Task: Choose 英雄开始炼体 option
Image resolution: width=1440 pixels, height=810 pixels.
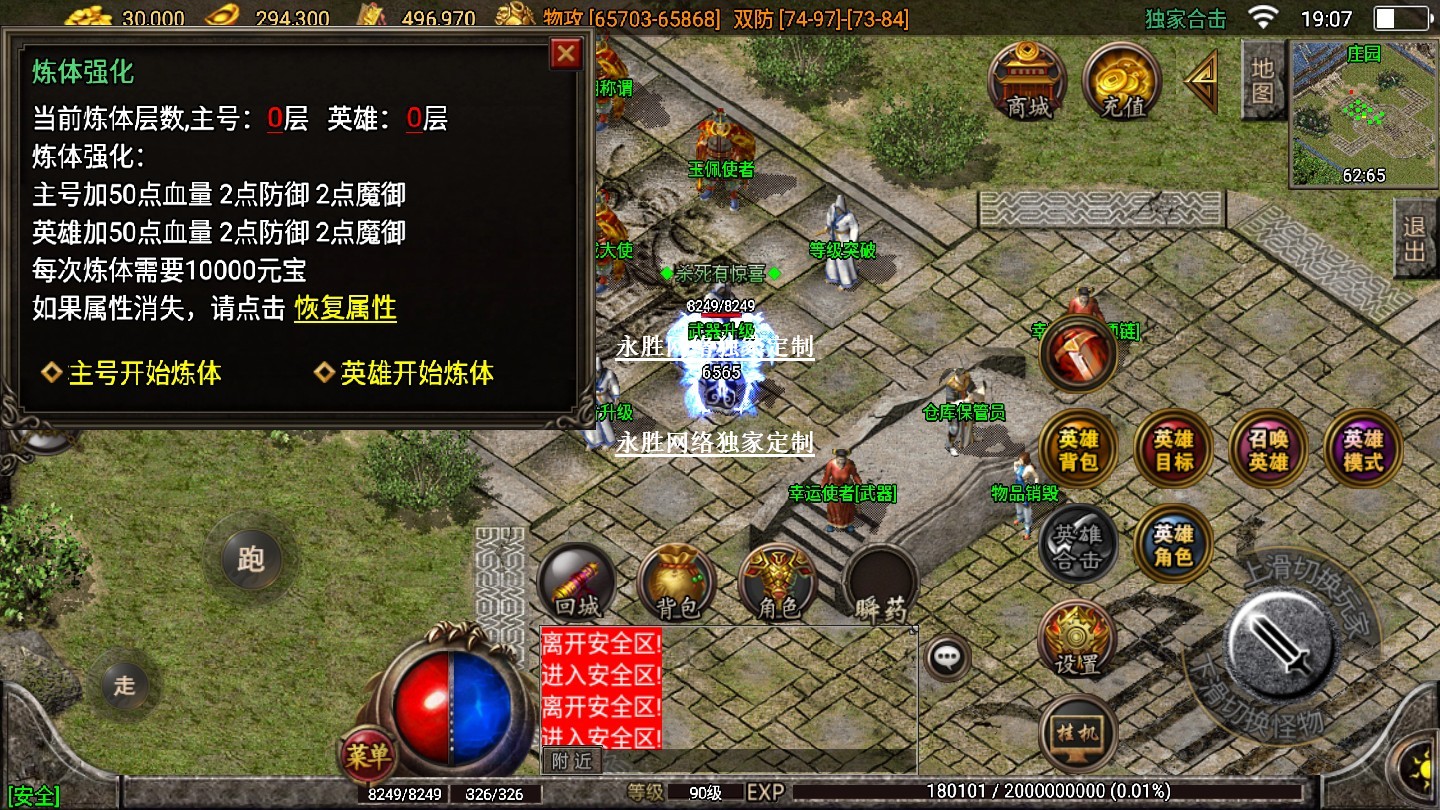Action: click(x=417, y=373)
